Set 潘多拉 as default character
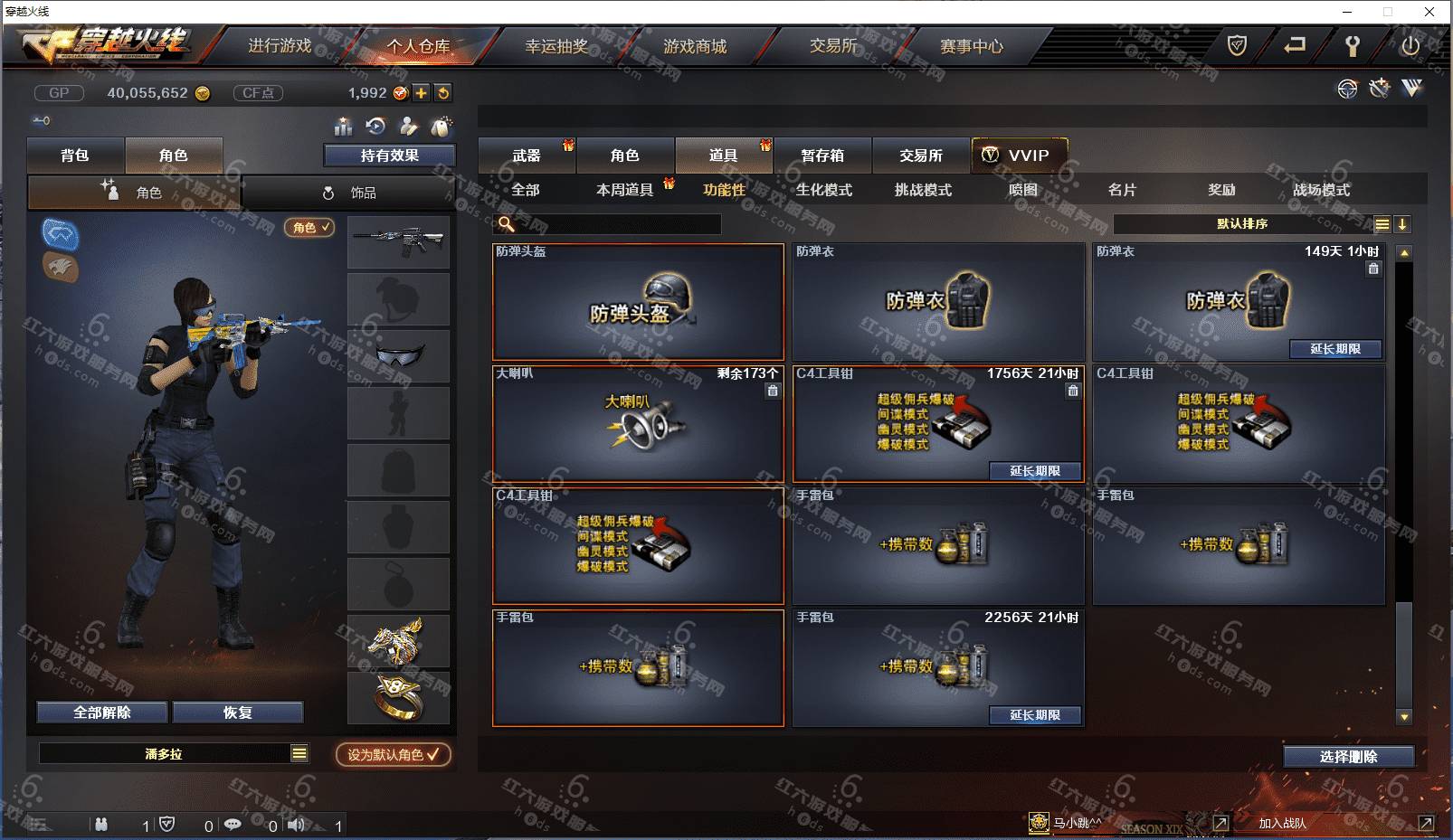 tap(393, 754)
